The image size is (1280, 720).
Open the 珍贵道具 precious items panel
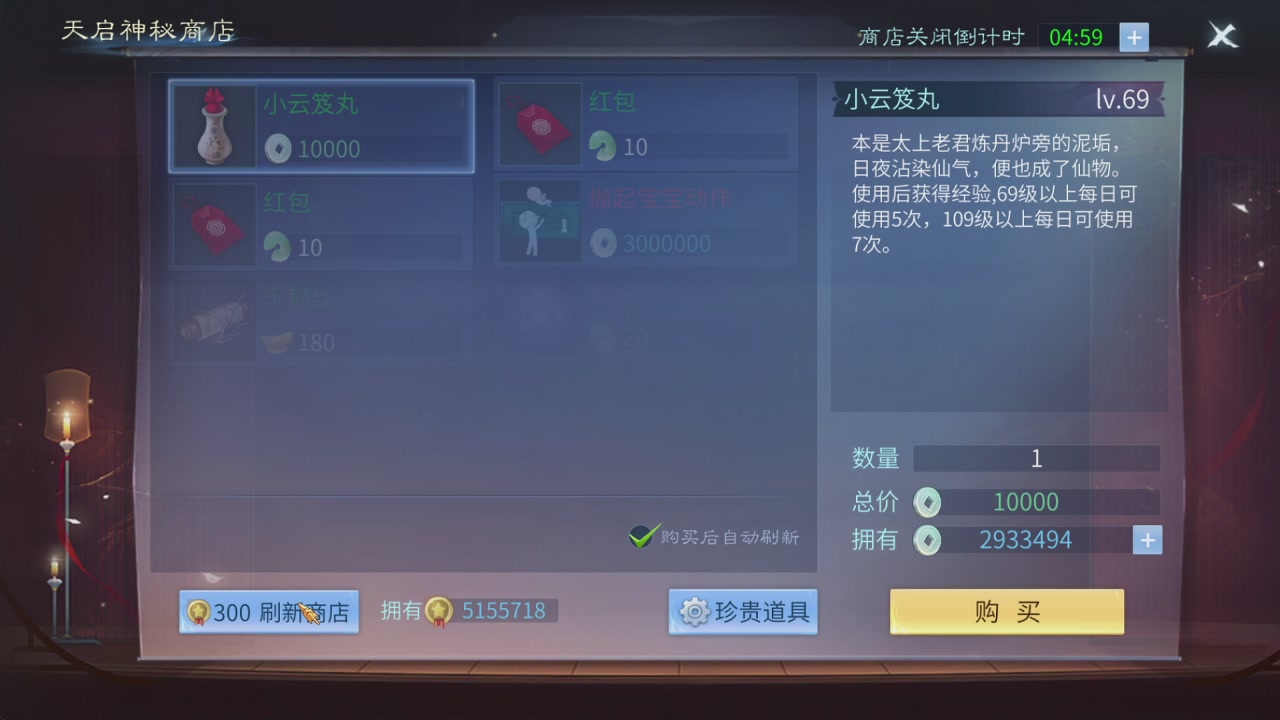[x=743, y=613]
